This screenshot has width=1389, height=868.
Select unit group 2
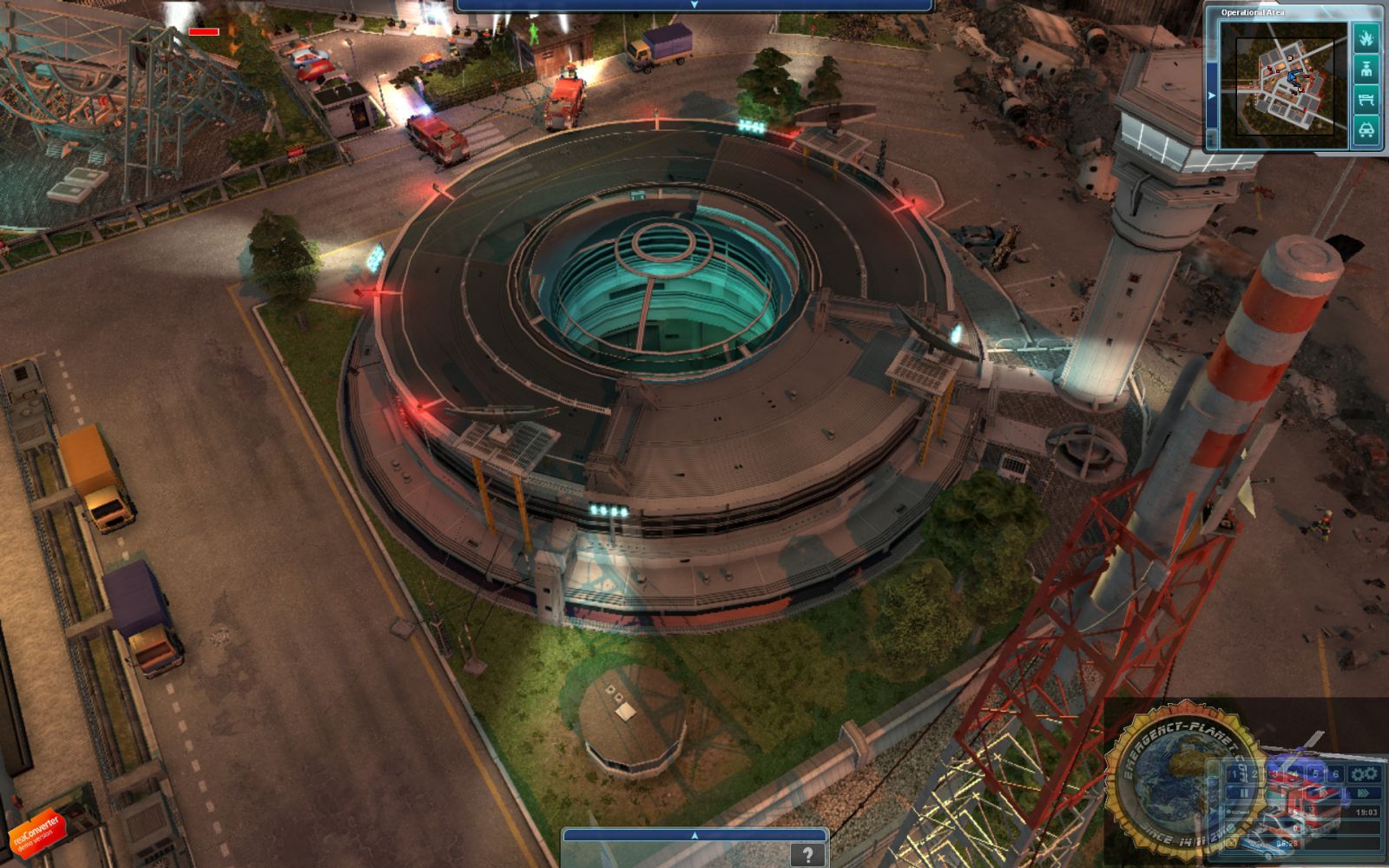(x=1255, y=773)
